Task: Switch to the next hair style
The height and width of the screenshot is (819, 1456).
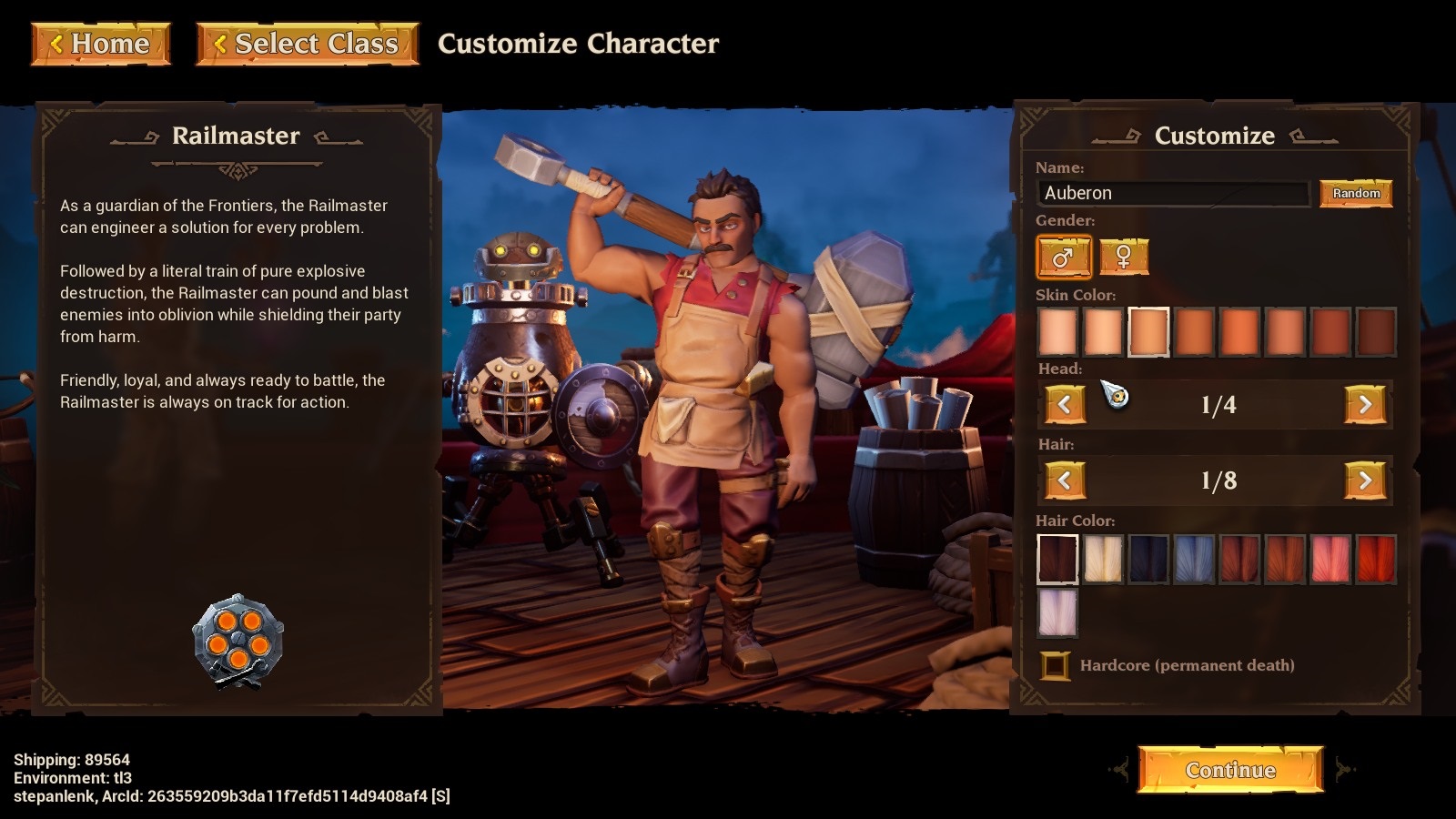Action: pos(1364,480)
